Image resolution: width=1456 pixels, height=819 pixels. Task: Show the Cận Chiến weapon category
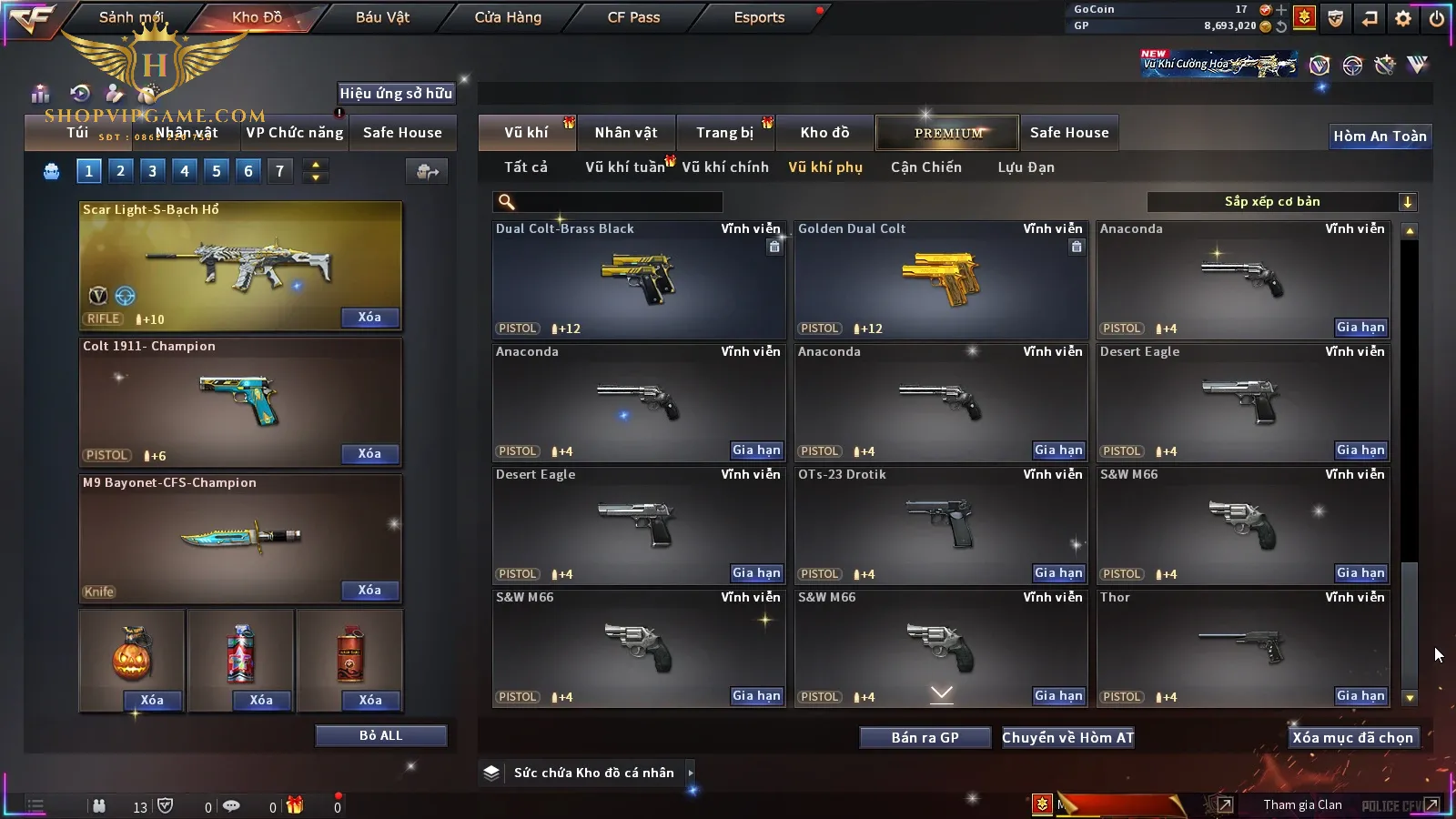pos(925,167)
